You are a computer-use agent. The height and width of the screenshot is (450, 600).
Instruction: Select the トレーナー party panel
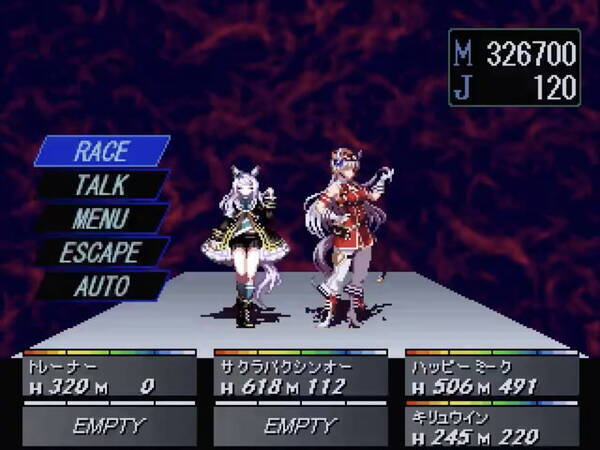[x=109, y=376]
